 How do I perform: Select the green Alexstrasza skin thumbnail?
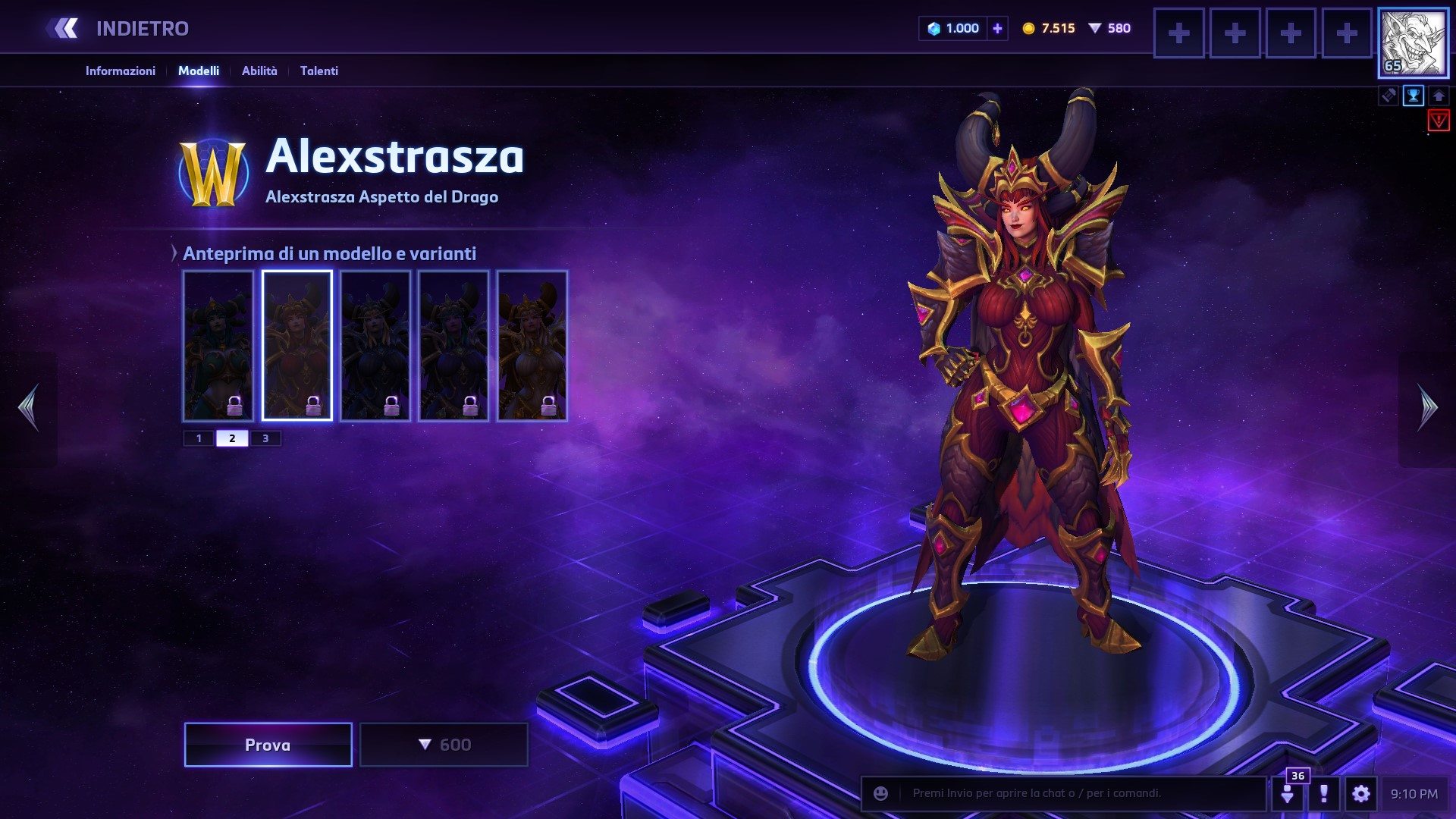point(218,345)
